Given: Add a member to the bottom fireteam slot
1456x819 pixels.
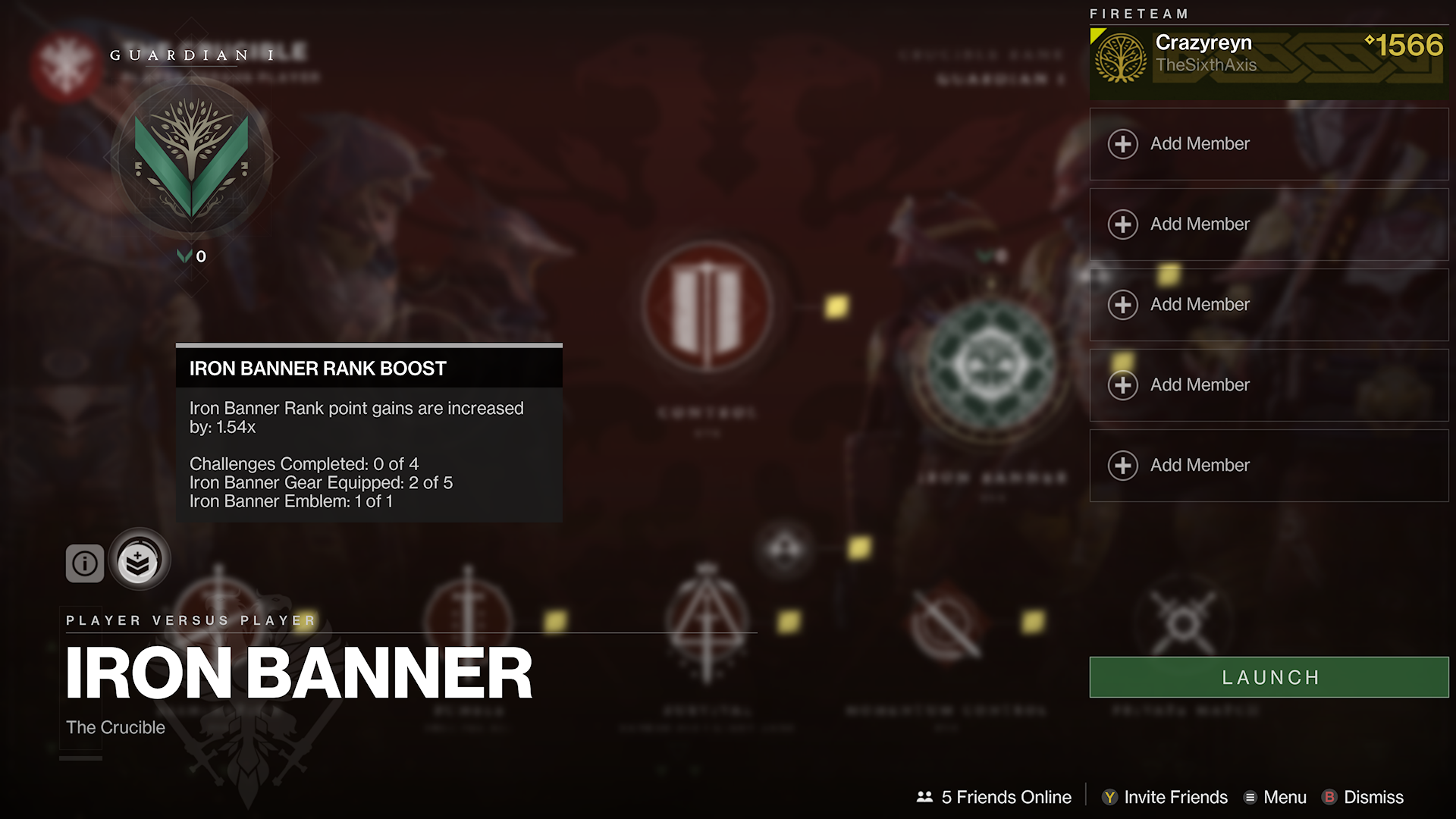Looking at the screenshot, I should pyautogui.click(x=1268, y=465).
